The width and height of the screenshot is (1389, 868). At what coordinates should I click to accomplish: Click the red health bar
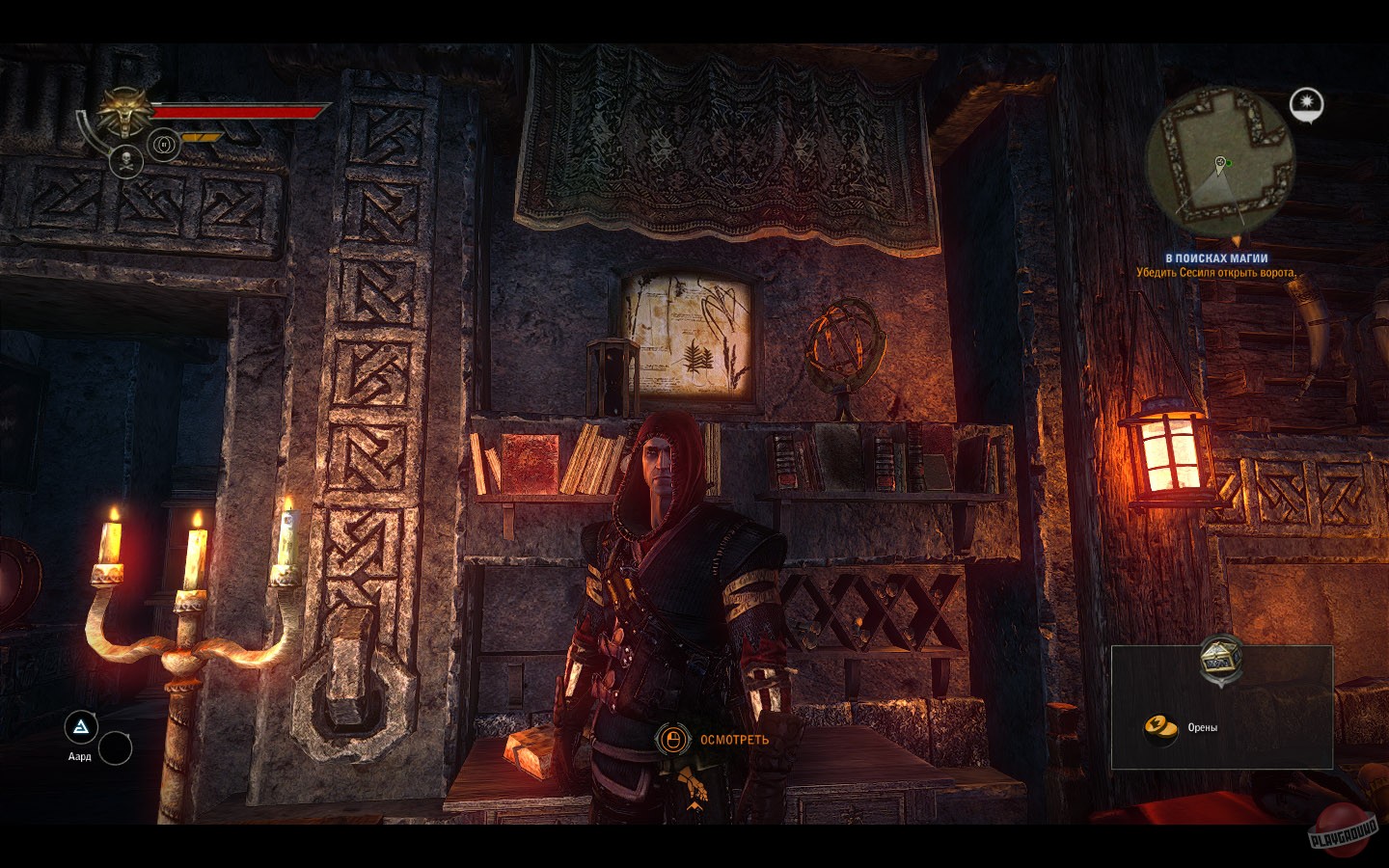click(x=241, y=113)
